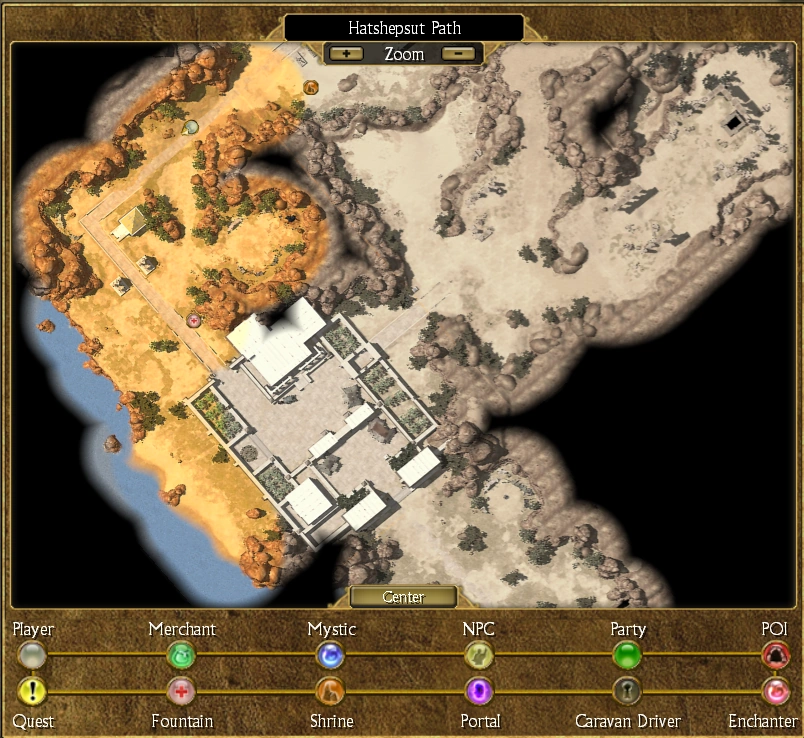804x738 pixels.
Task: Choose the purple Portal legend icon
Action: pyautogui.click(x=478, y=690)
